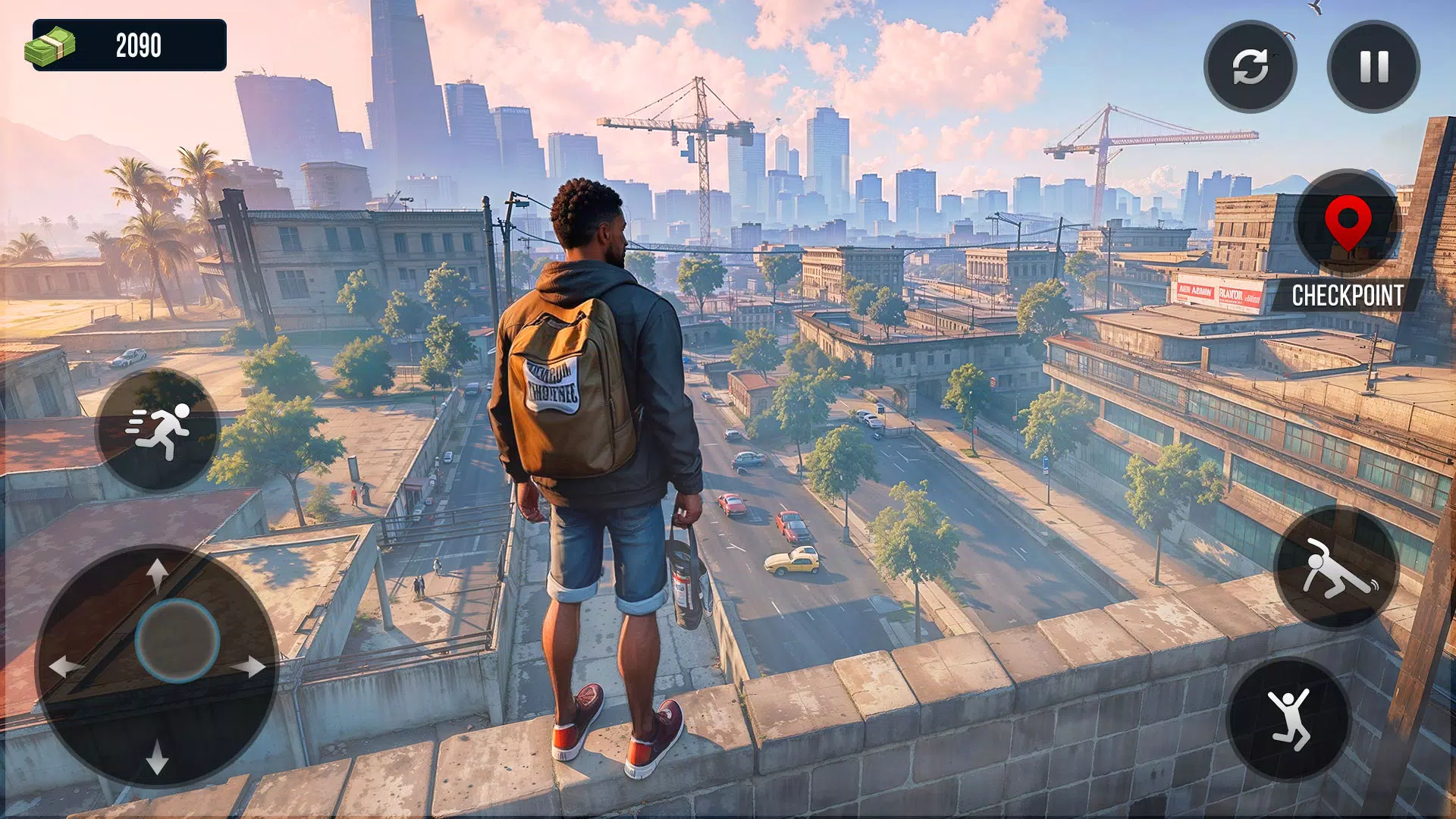Hit the jump action button
This screenshot has height=819, width=1456.
1289,719
